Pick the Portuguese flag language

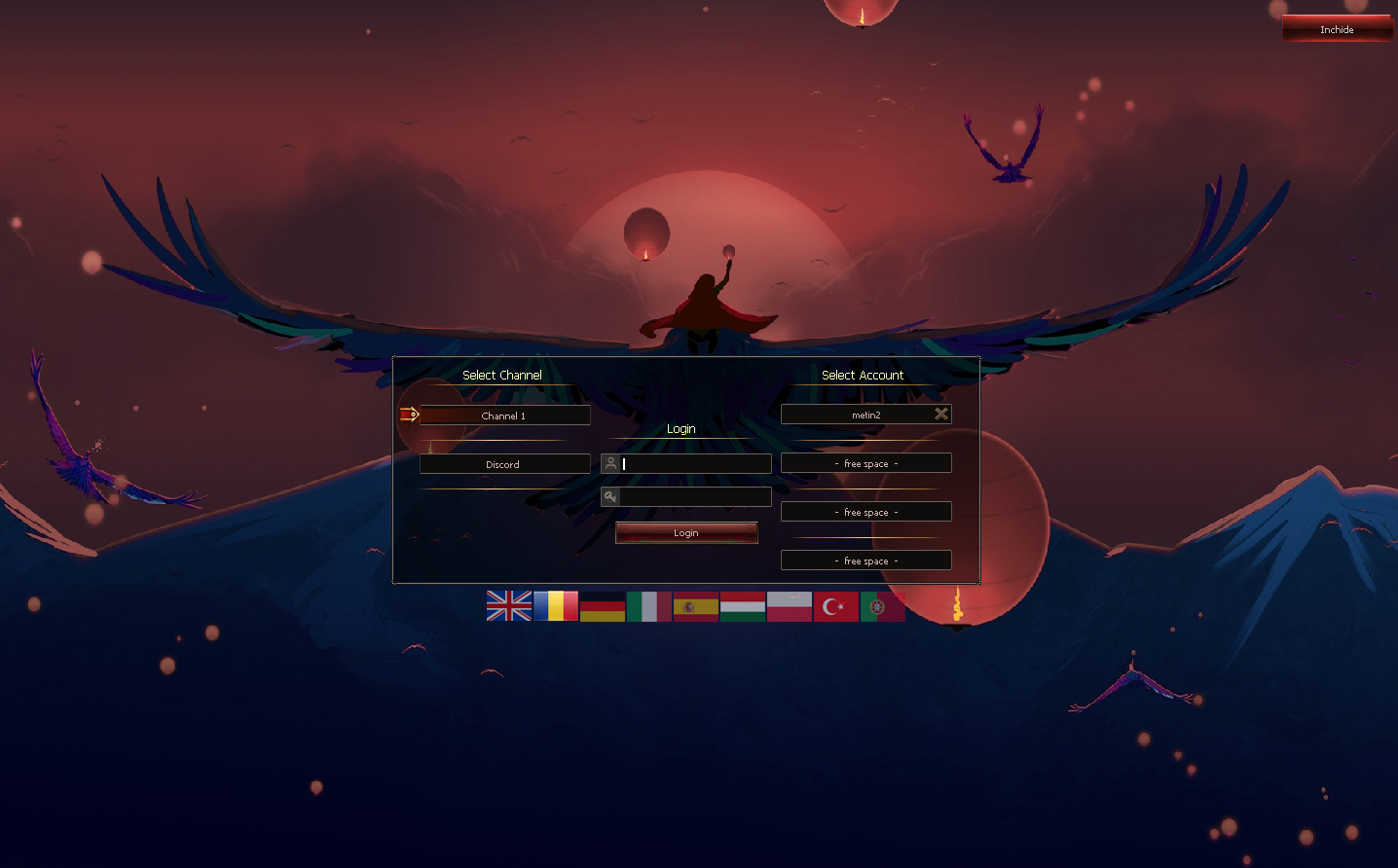tap(882, 606)
